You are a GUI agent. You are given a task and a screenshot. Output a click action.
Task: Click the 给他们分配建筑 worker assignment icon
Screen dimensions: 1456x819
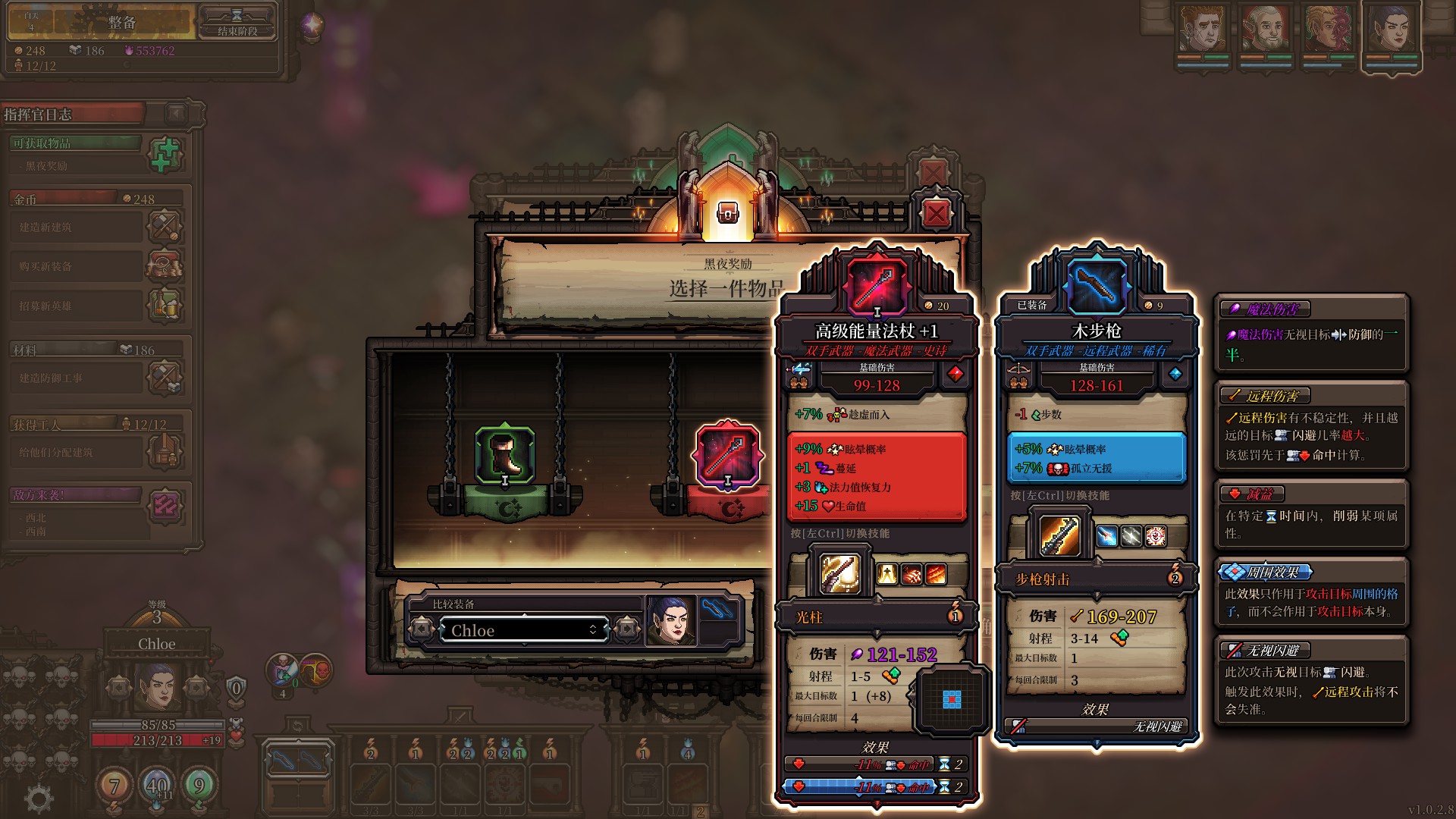[x=165, y=451]
